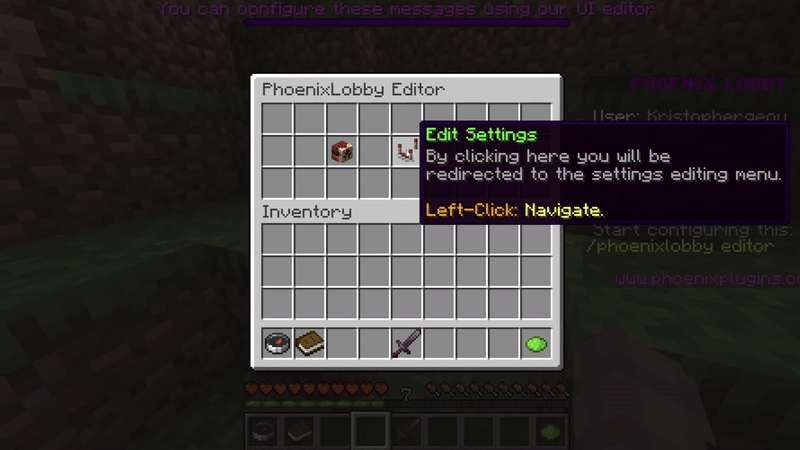Image resolution: width=800 pixels, height=450 pixels.
Task: Select the sword in the inventory
Action: [x=406, y=344]
